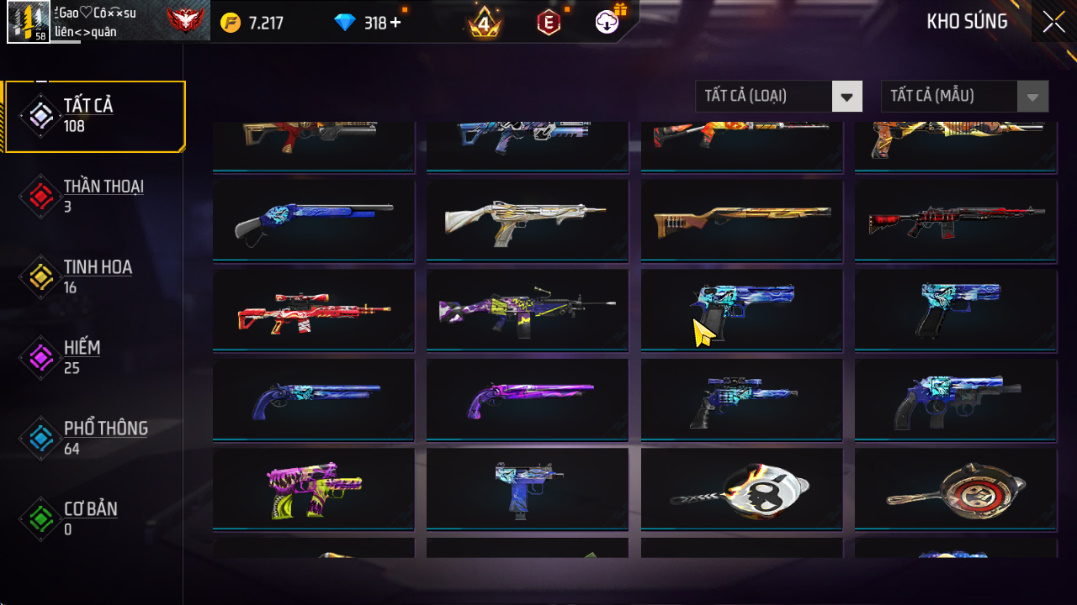The image size is (1077, 605).
Task: Close the Kho Súng weapon screen
Action: 1053,22
